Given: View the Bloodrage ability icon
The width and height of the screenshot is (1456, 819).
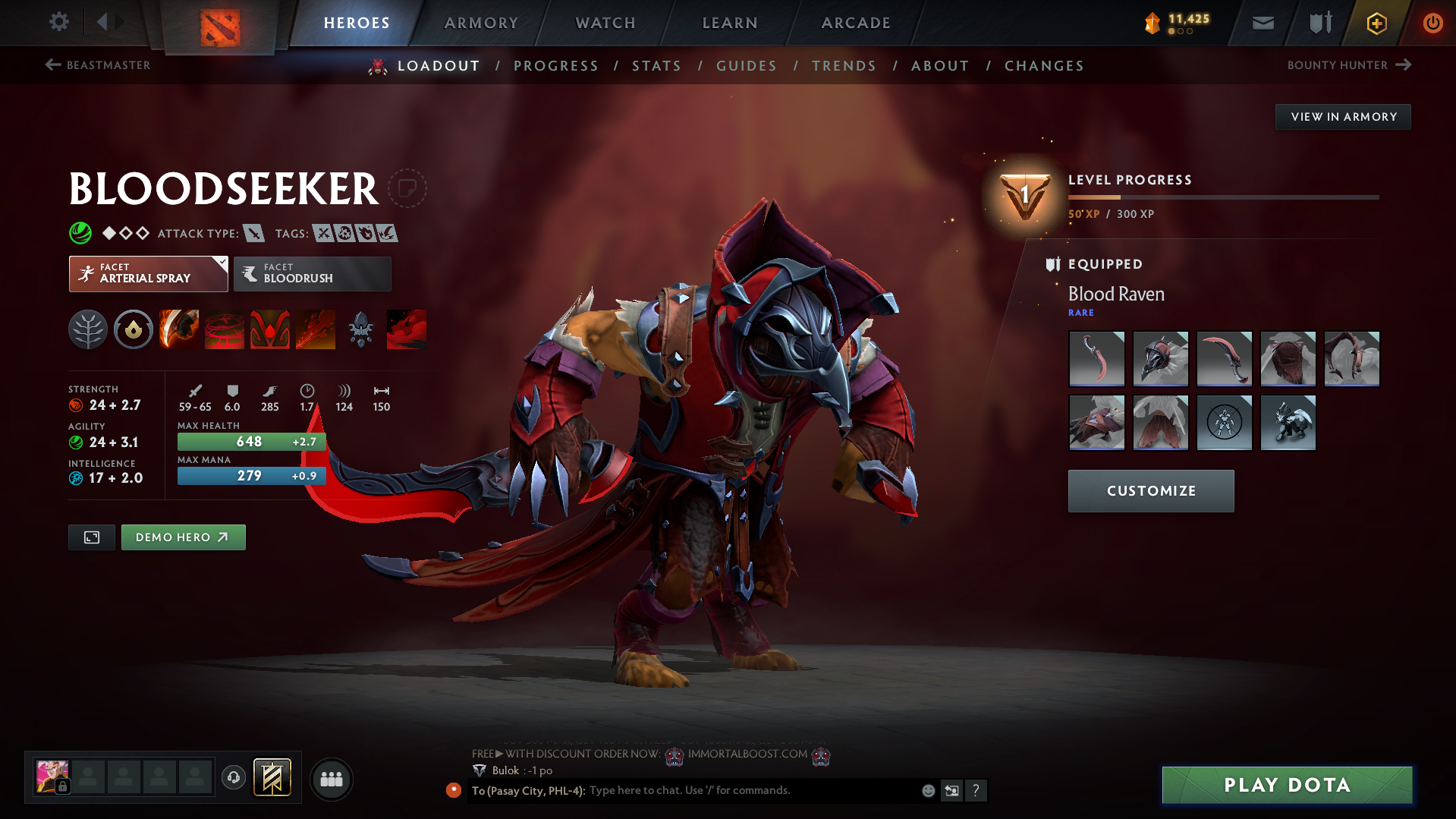Looking at the screenshot, I should pyautogui.click(x=179, y=329).
